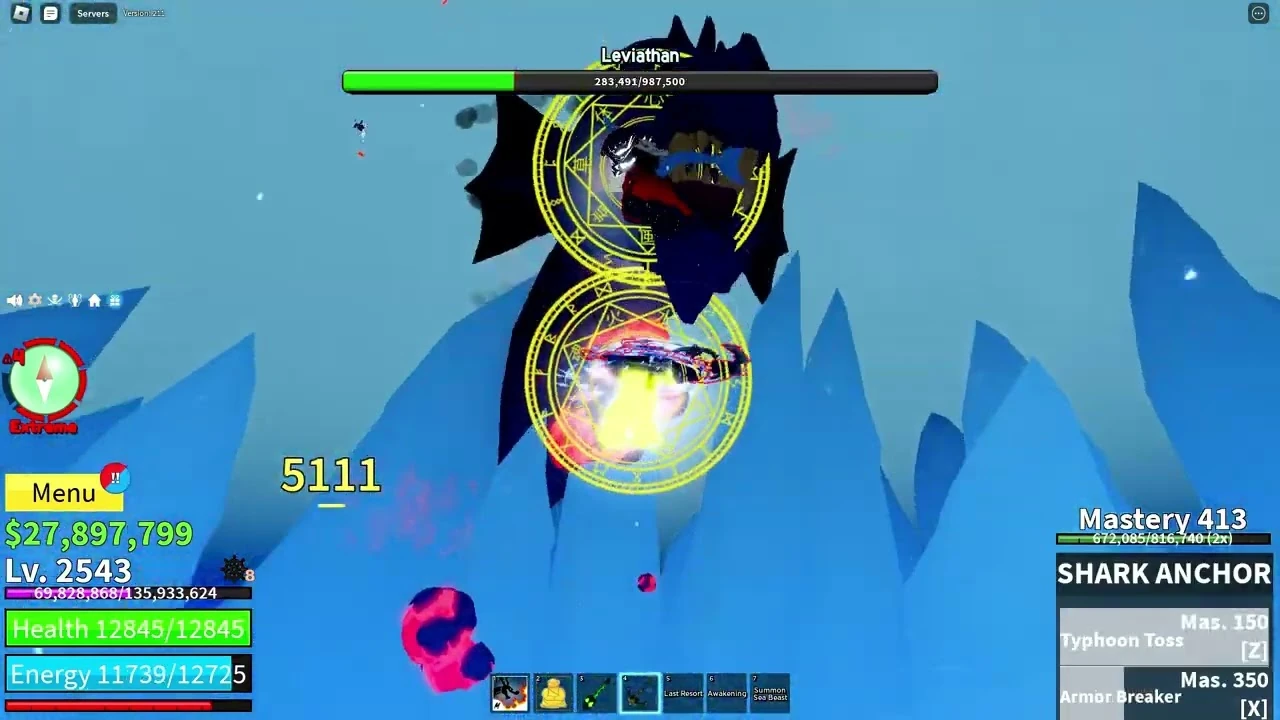
Task: Open the Menu with notification badge
Action: [x=63, y=492]
